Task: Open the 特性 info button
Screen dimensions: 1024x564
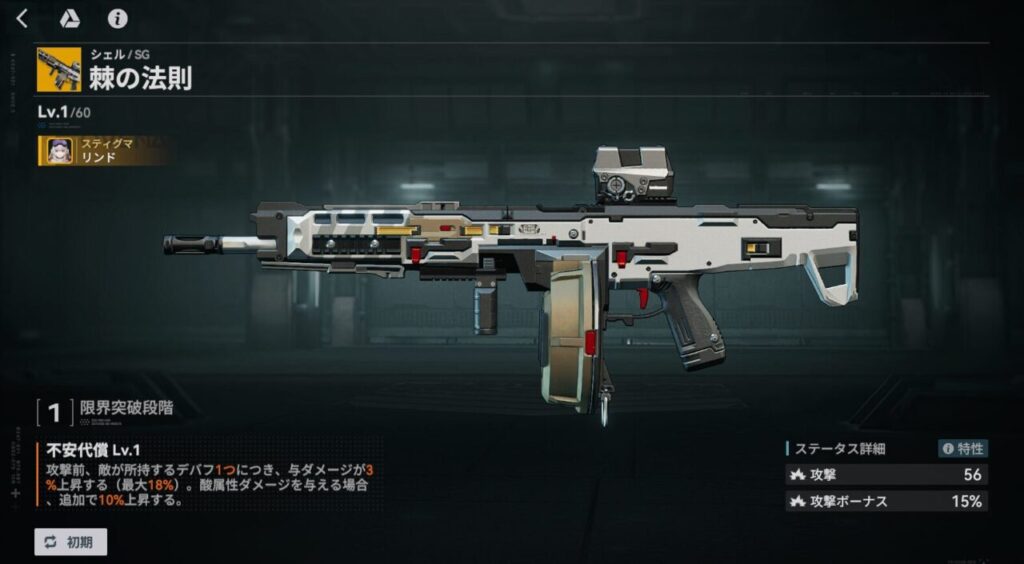Action: tap(962, 449)
